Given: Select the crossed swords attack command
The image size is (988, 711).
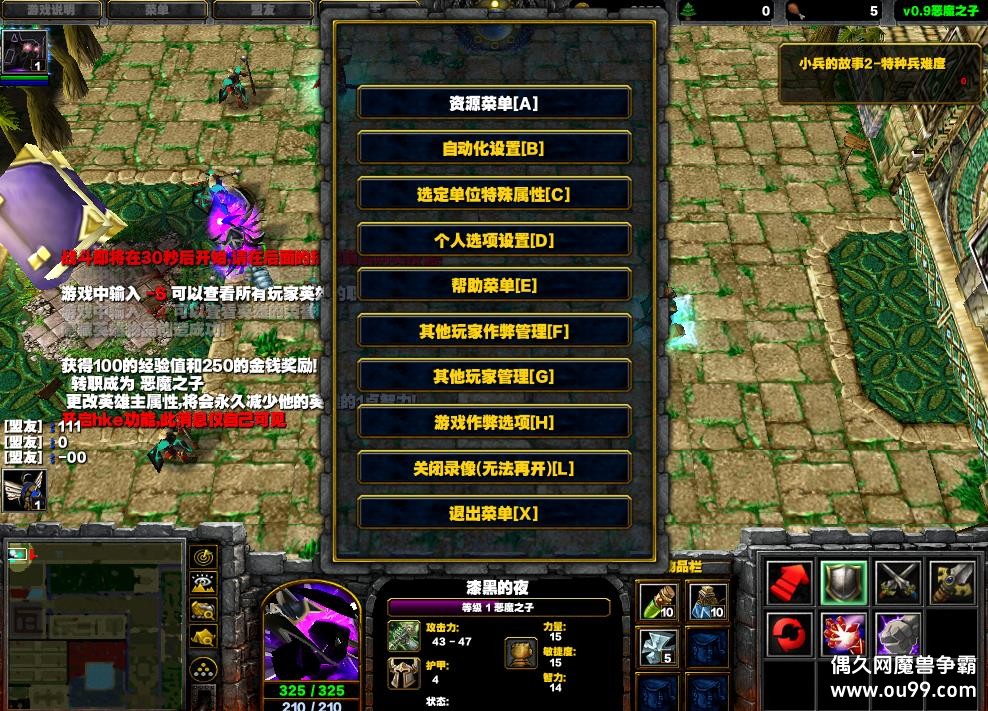Looking at the screenshot, I should (897, 582).
